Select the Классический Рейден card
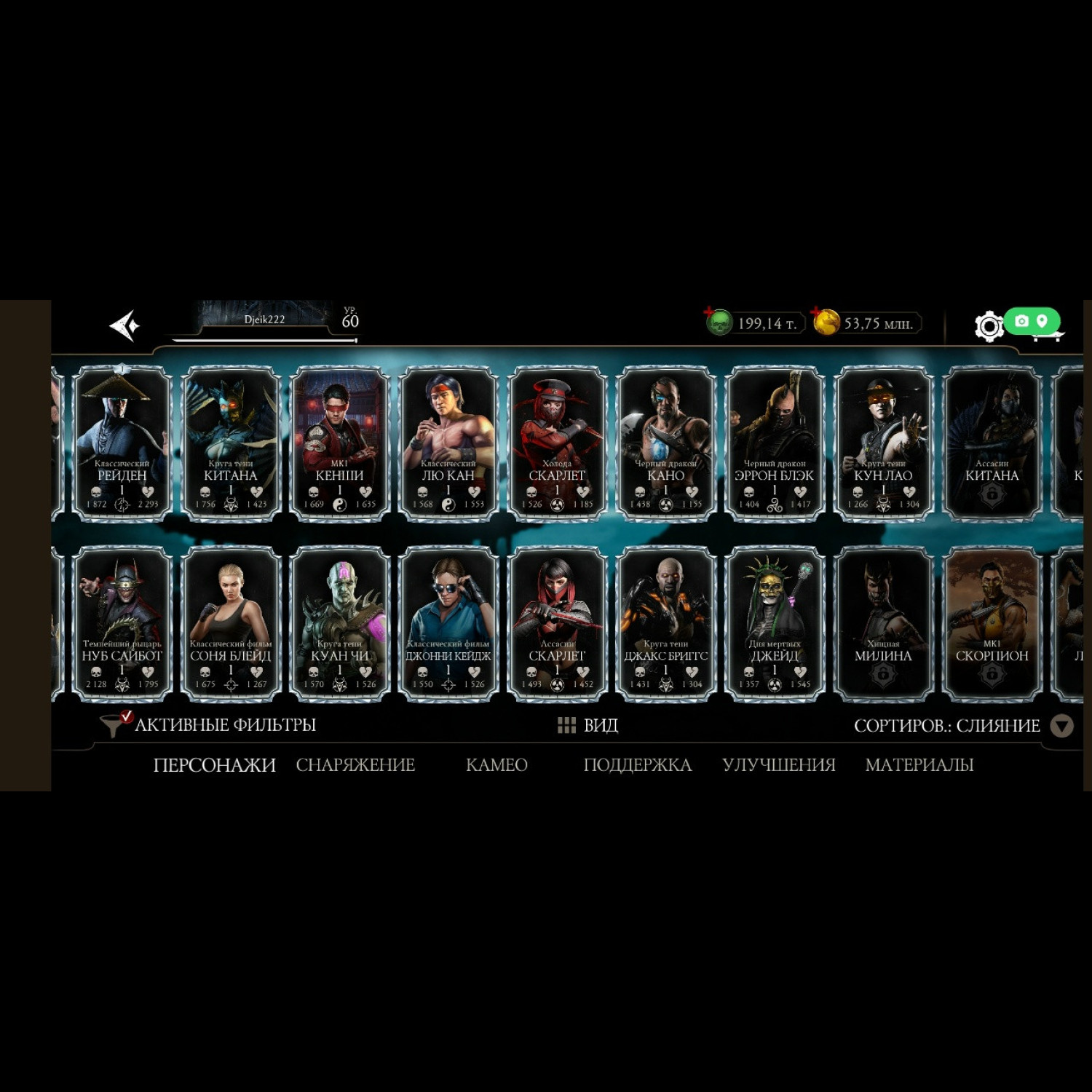This screenshot has height=1092, width=1092. click(x=122, y=443)
